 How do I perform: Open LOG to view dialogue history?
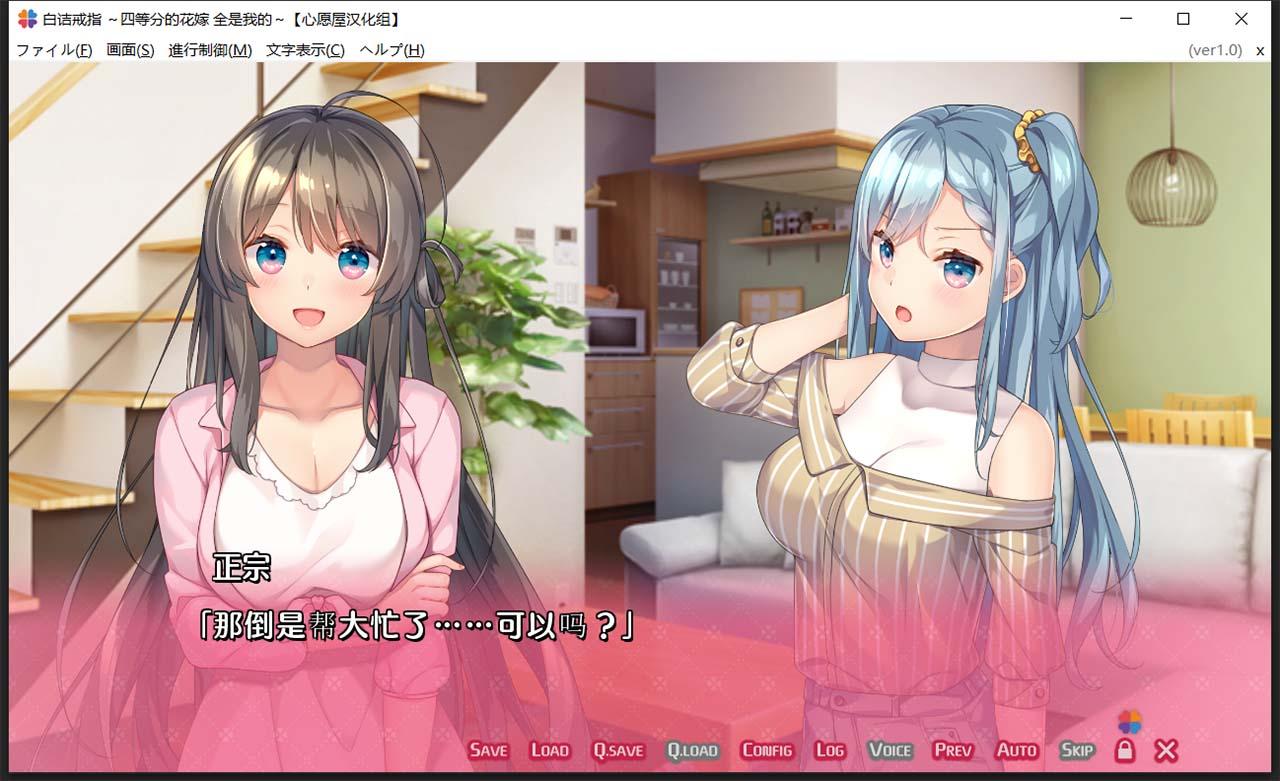point(829,749)
